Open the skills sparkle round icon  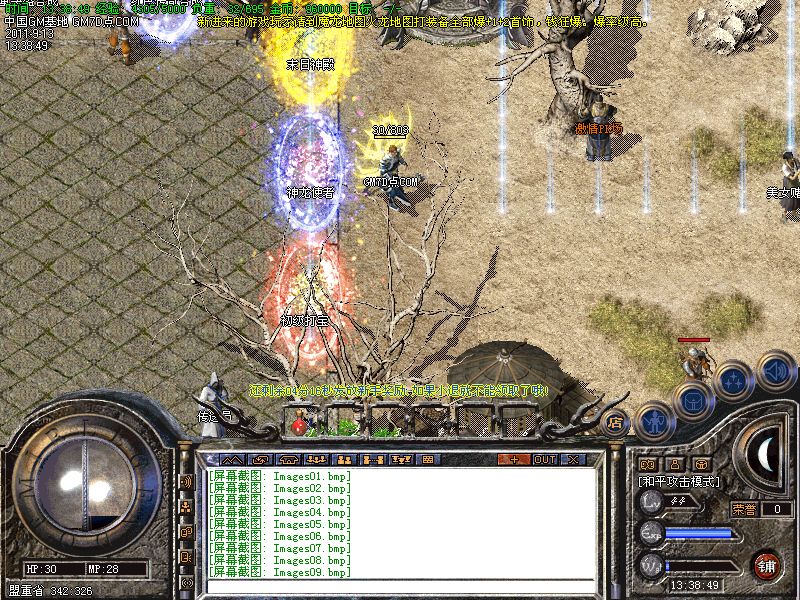pyautogui.click(x=733, y=380)
